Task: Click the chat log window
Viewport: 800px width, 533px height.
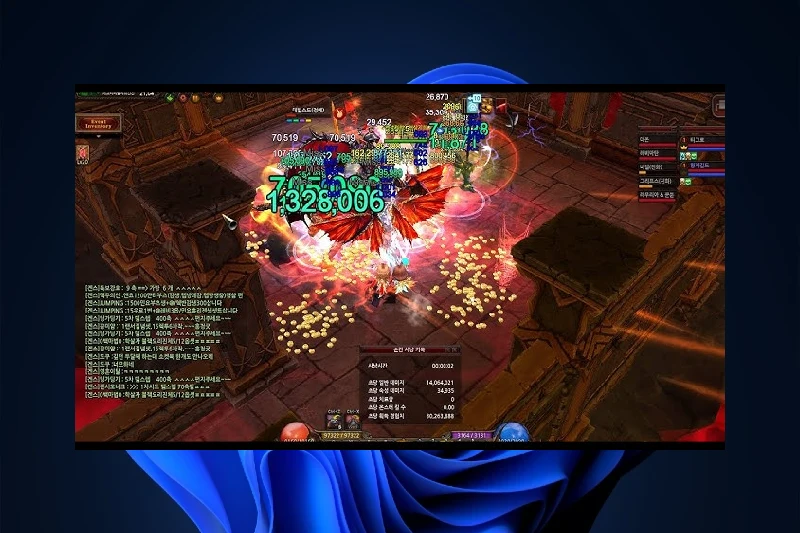Action: click(x=160, y=340)
